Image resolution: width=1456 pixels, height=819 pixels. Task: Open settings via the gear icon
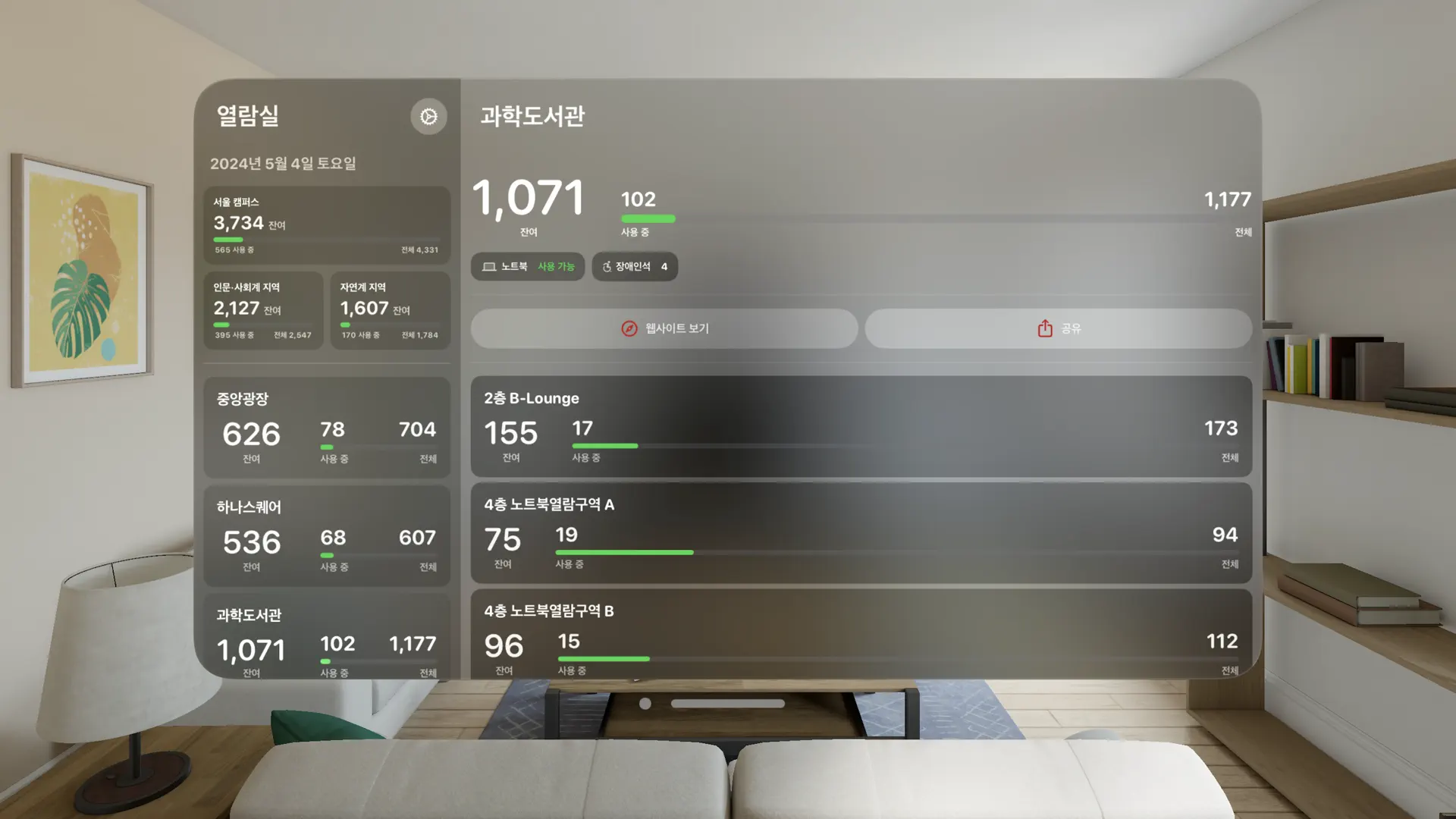pos(428,117)
